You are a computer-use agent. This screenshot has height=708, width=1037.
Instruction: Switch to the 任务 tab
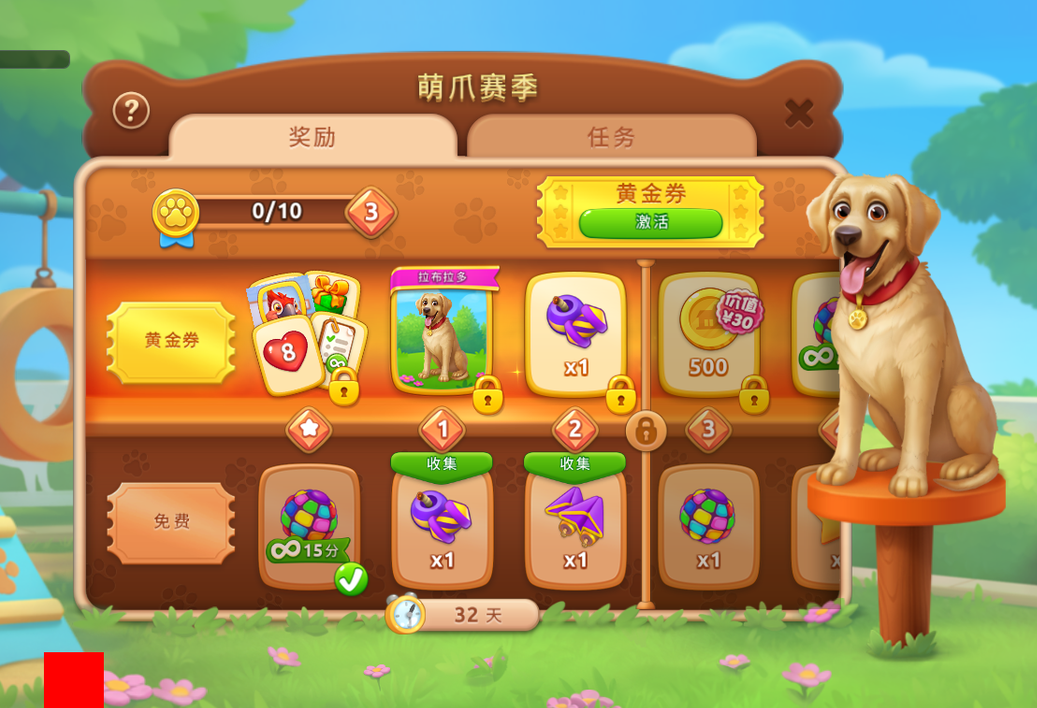(x=611, y=137)
